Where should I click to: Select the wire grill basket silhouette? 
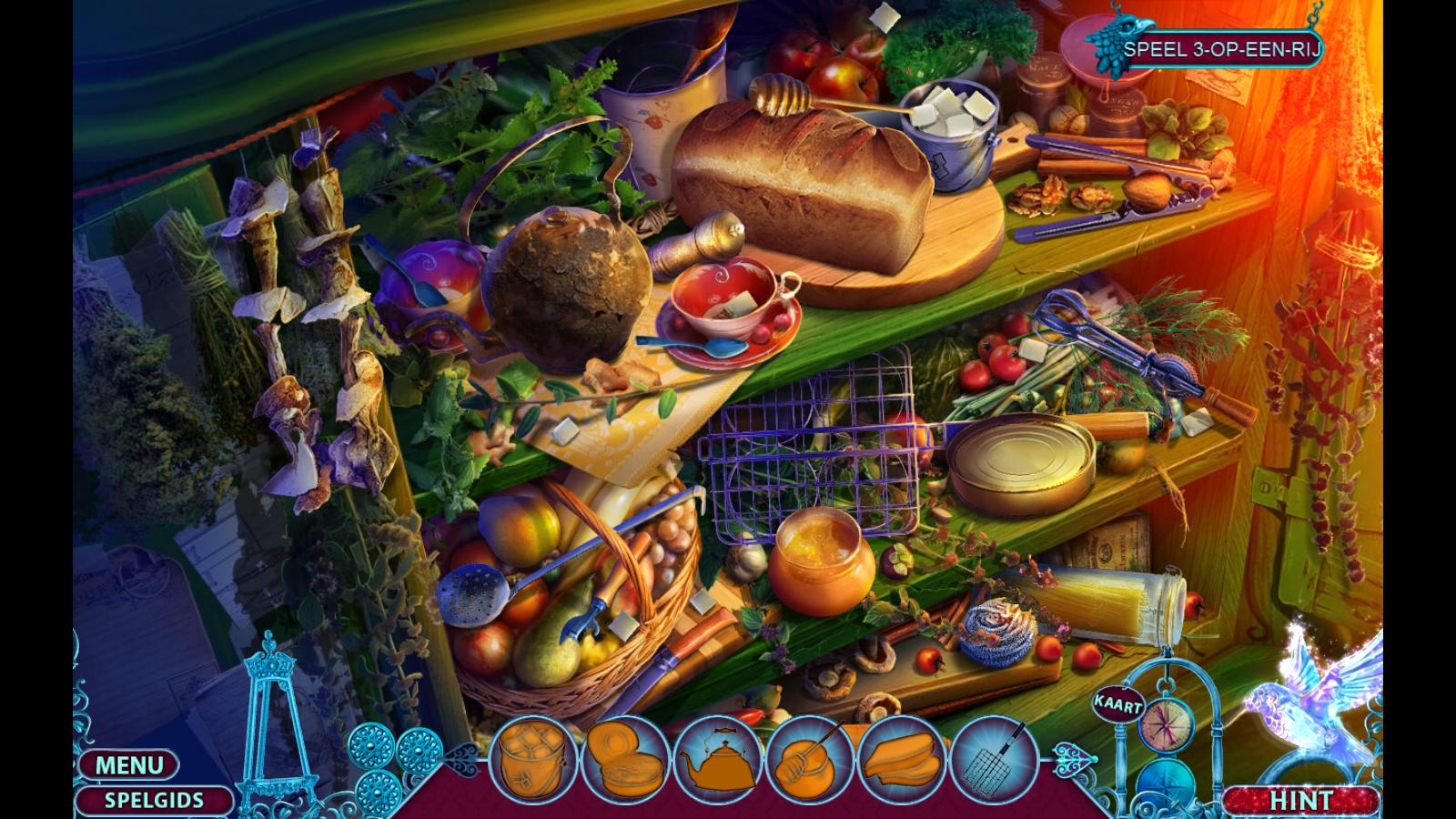tap(995, 761)
